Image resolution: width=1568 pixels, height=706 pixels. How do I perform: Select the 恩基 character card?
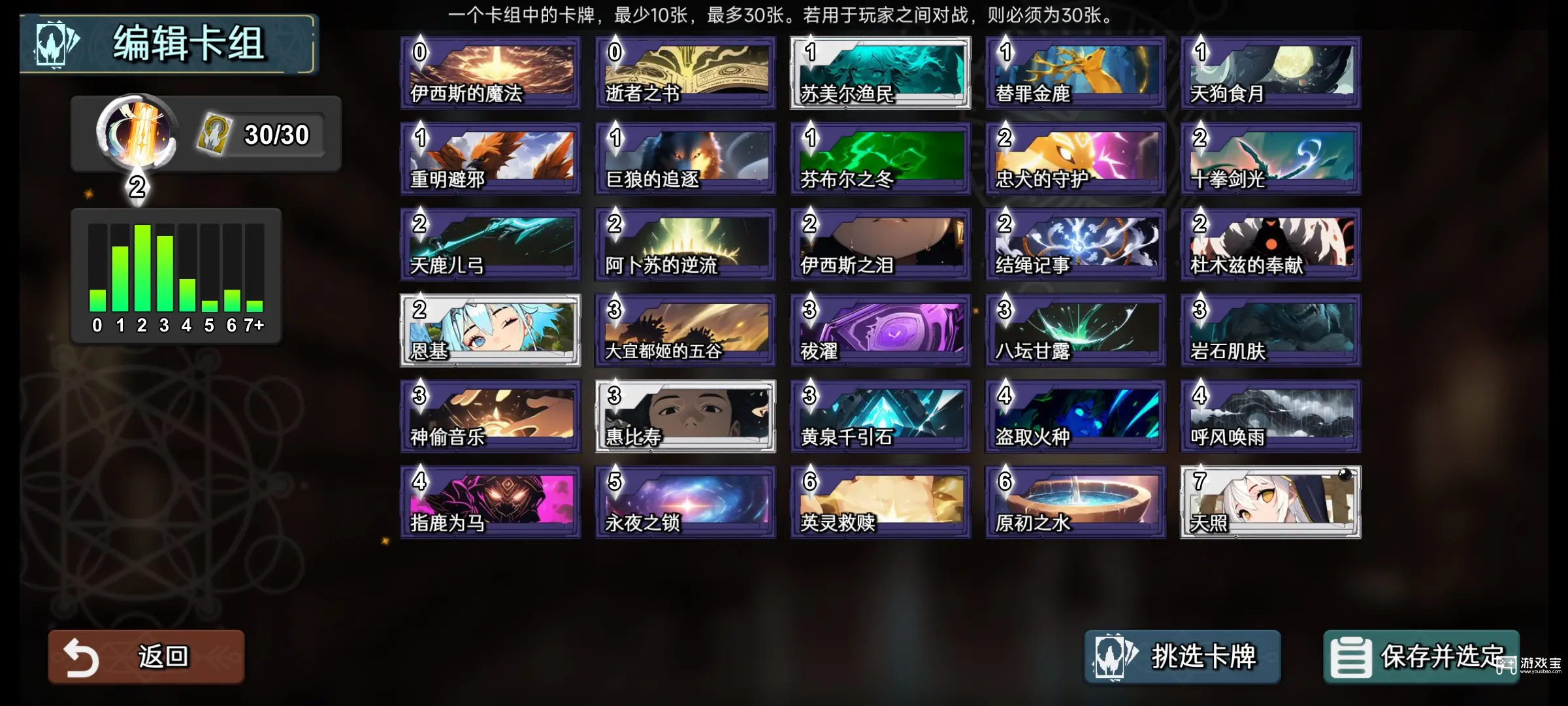coord(490,330)
